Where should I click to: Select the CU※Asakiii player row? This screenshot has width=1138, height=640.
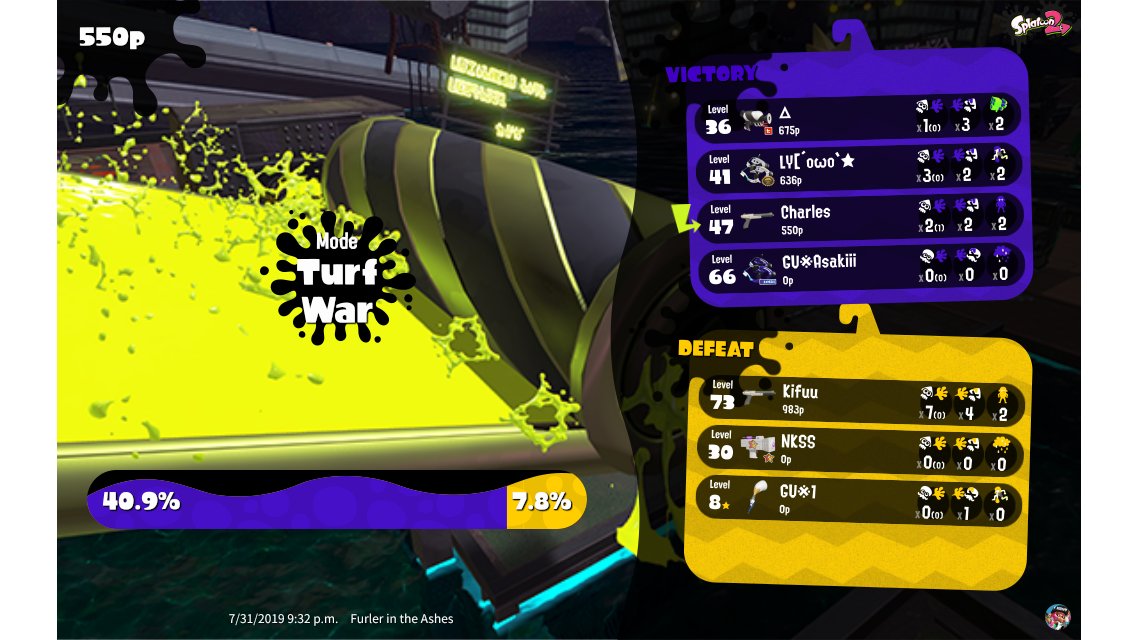tap(858, 268)
